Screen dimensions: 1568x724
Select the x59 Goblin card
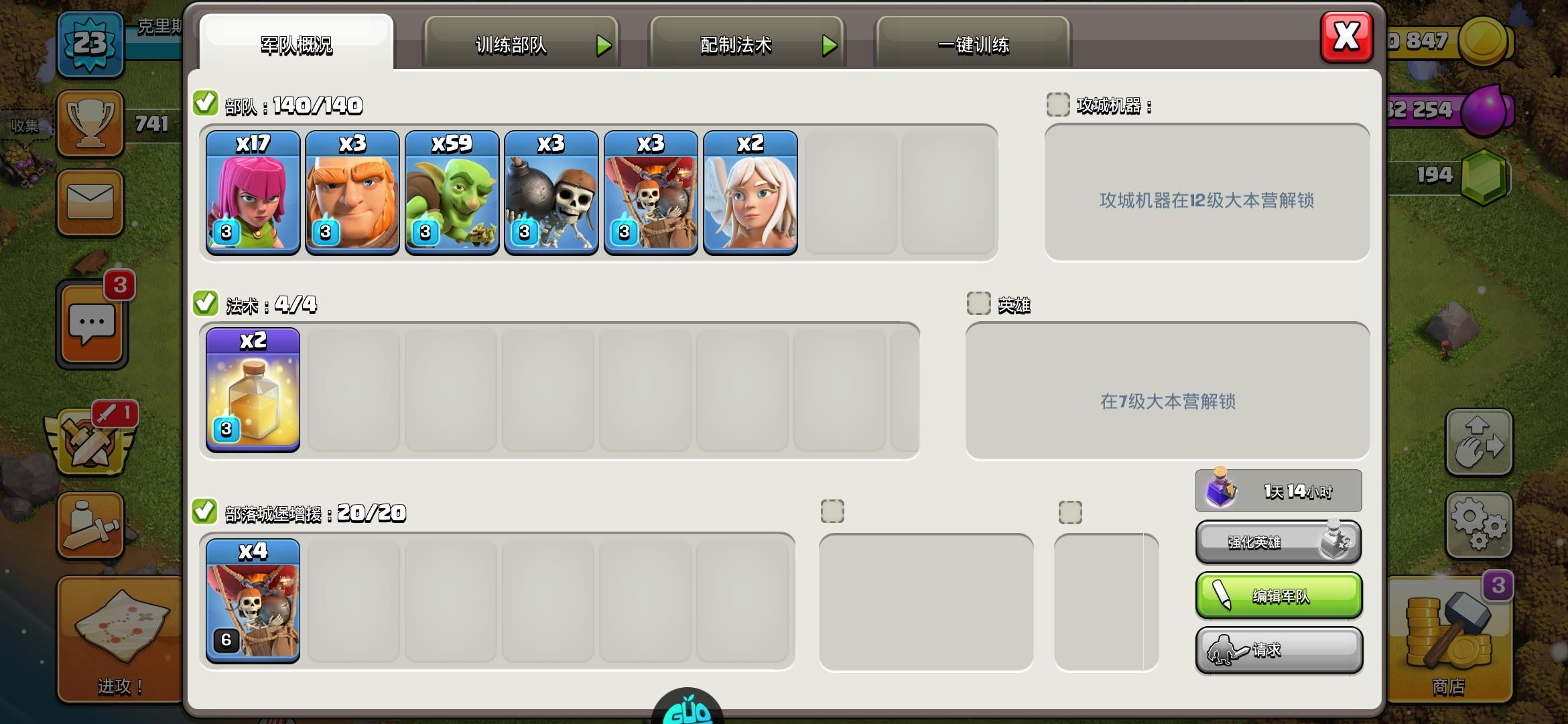(x=451, y=192)
